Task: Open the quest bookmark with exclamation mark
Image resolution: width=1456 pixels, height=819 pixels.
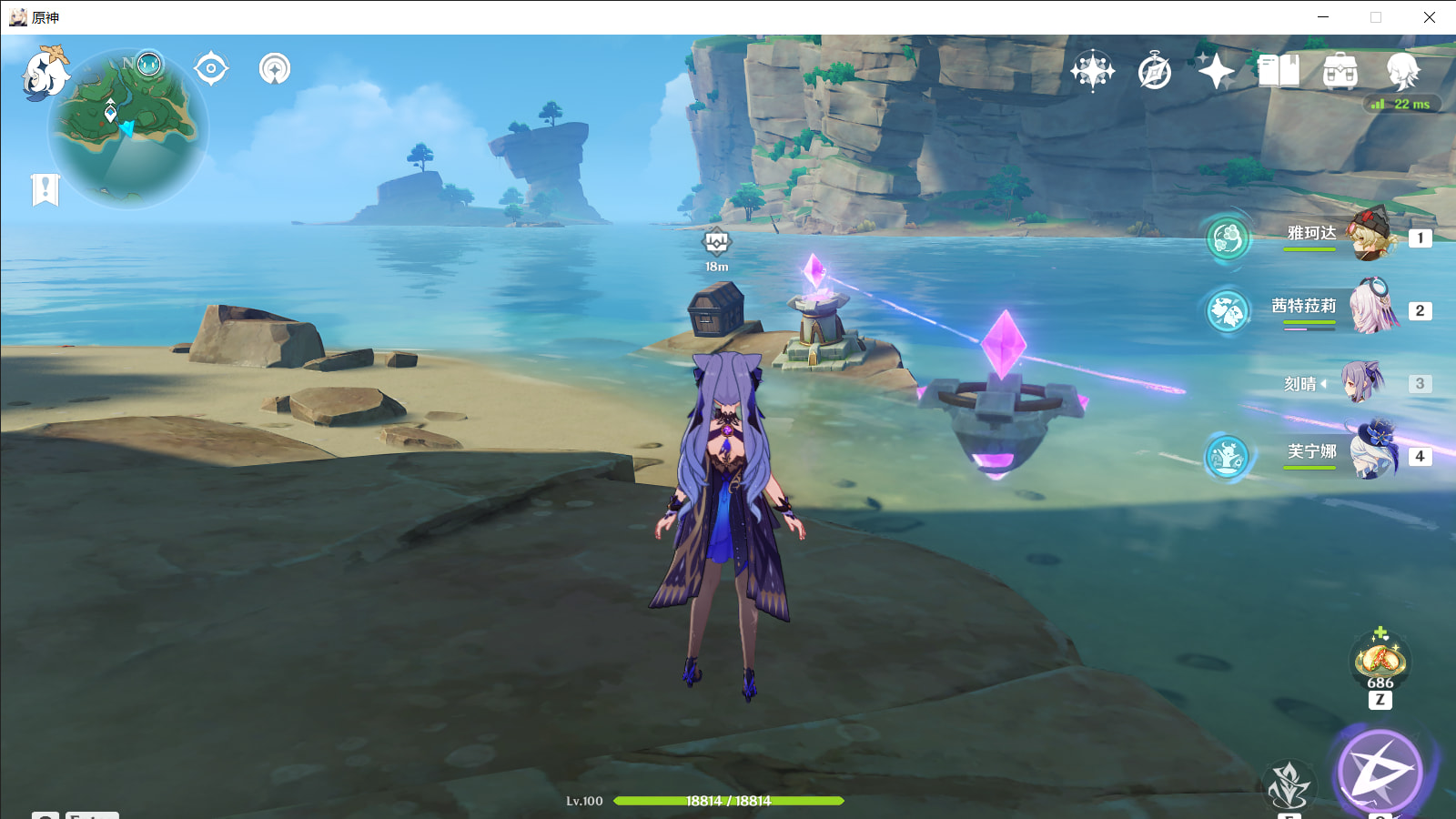Action: (x=45, y=189)
